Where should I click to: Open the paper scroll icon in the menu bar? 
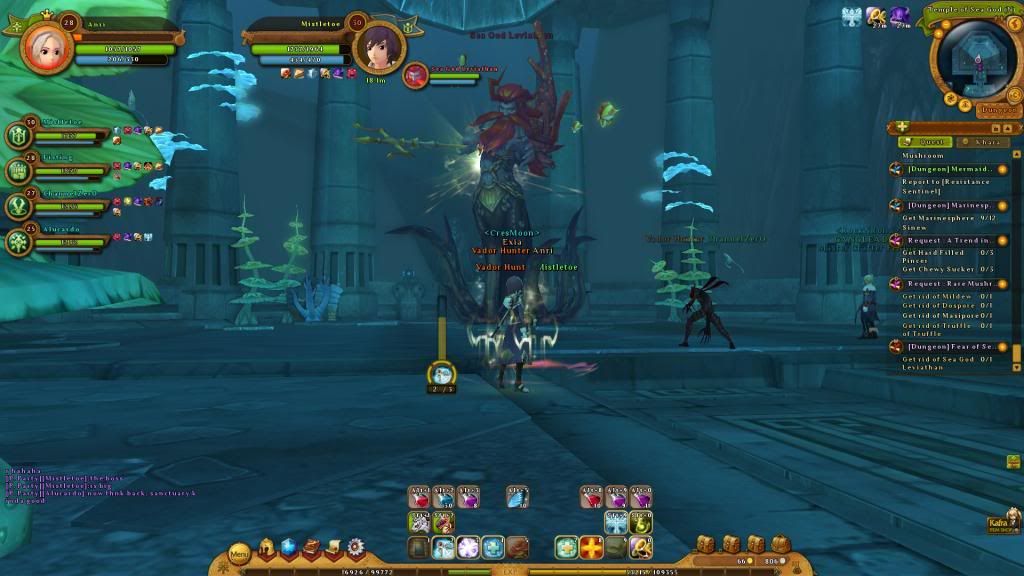point(334,547)
